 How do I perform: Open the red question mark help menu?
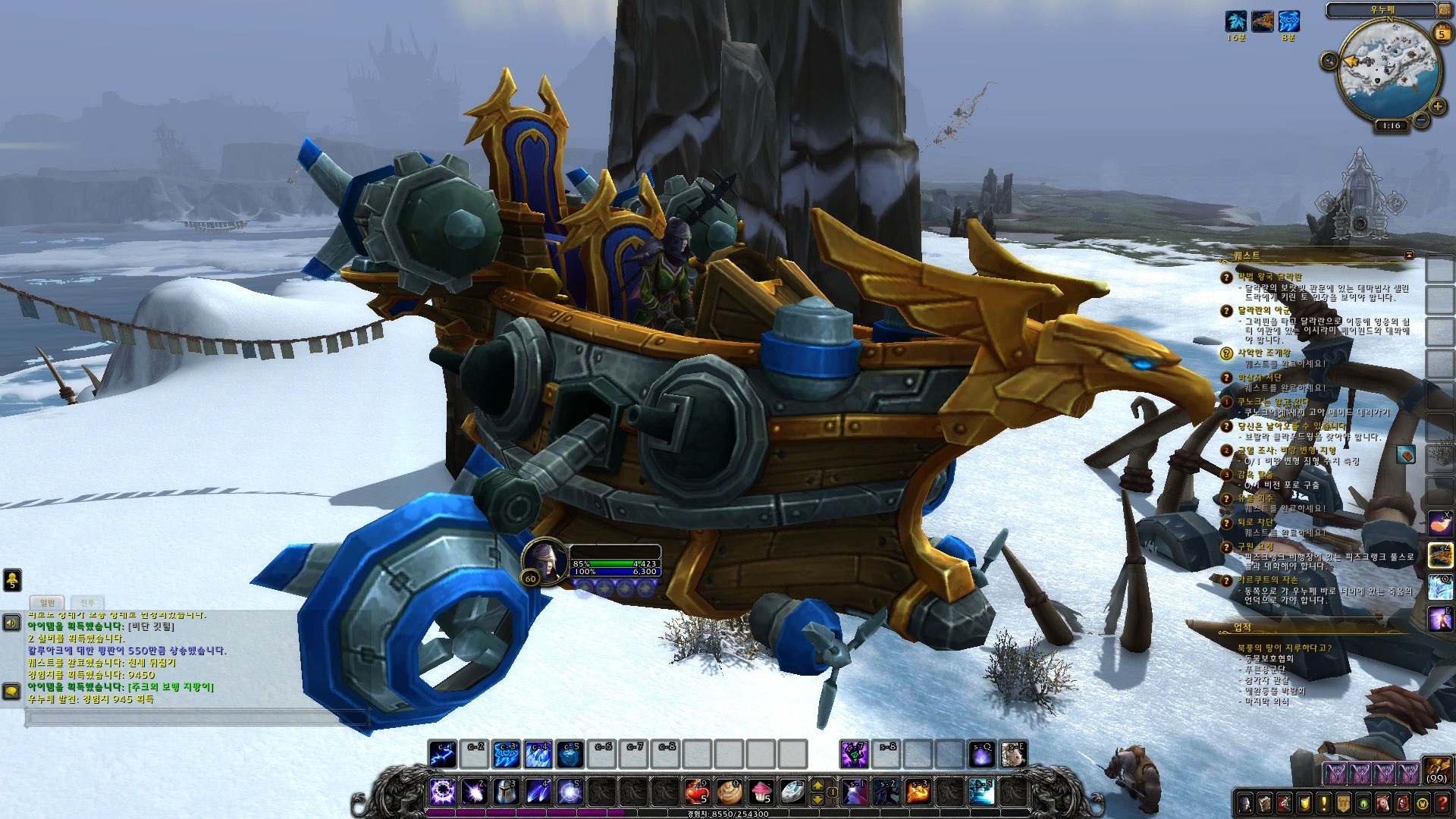coord(1441,803)
